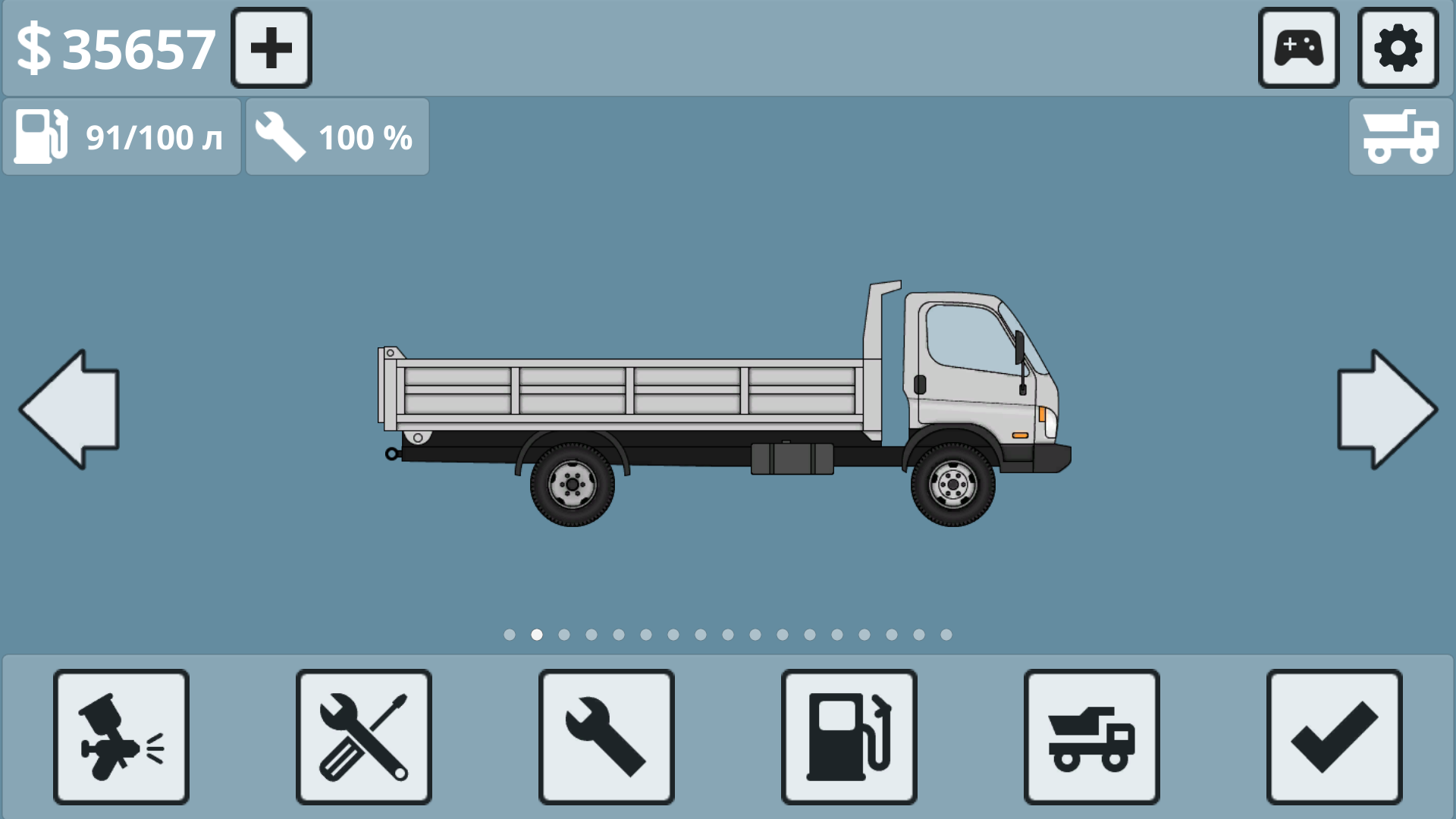Click the last dot in the carousel indicator

(x=946, y=635)
